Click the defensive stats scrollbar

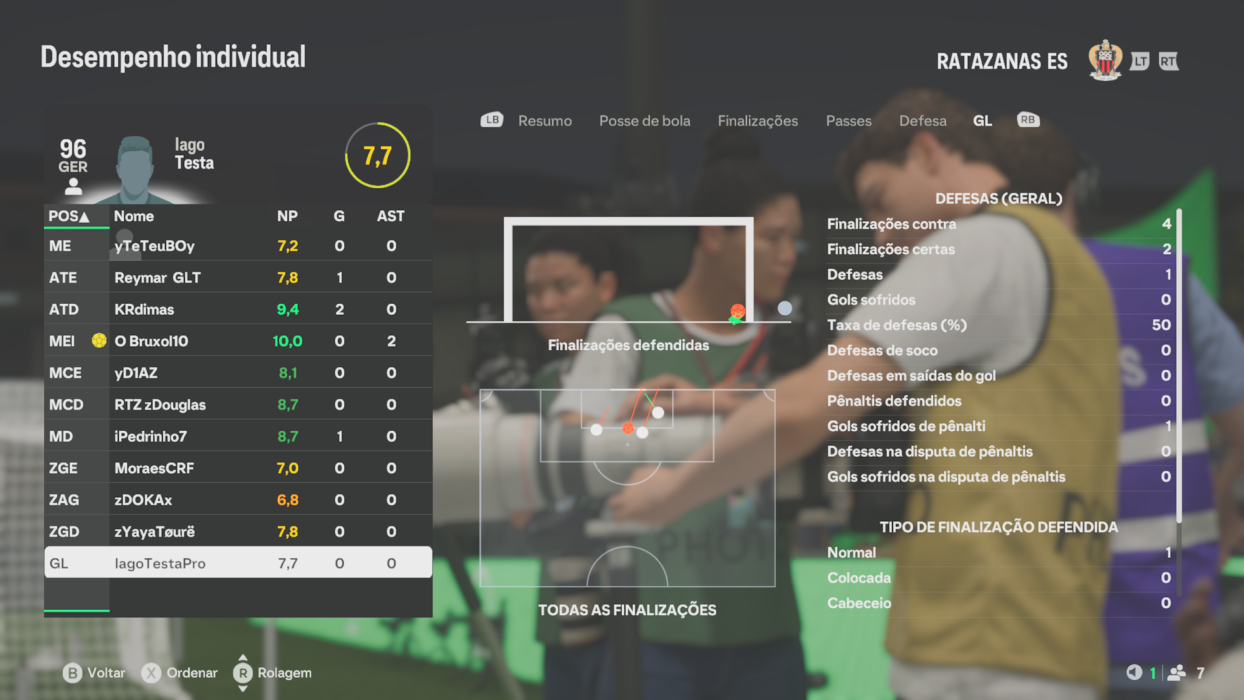click(x=1180, y=365)
